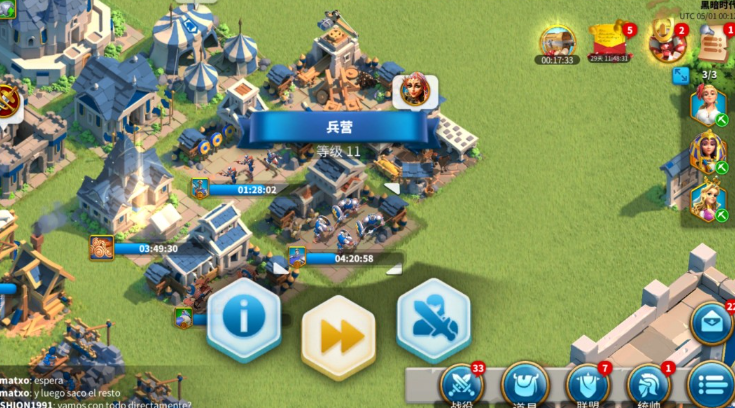Open the barracks info button

[243, 319]
